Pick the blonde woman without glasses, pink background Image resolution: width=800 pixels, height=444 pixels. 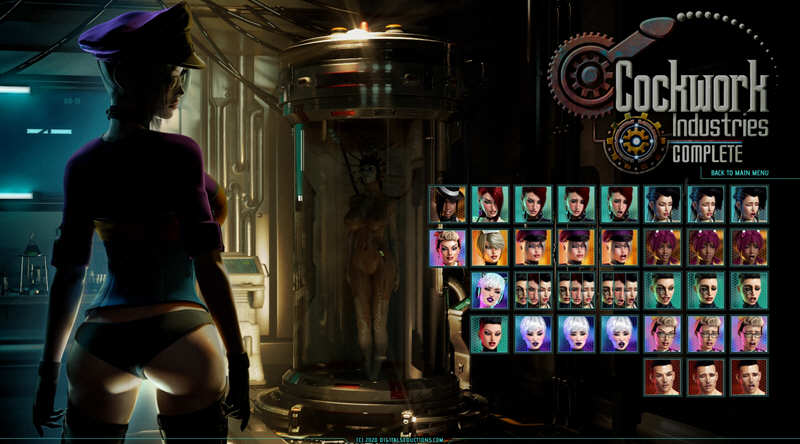click(447, 247)
